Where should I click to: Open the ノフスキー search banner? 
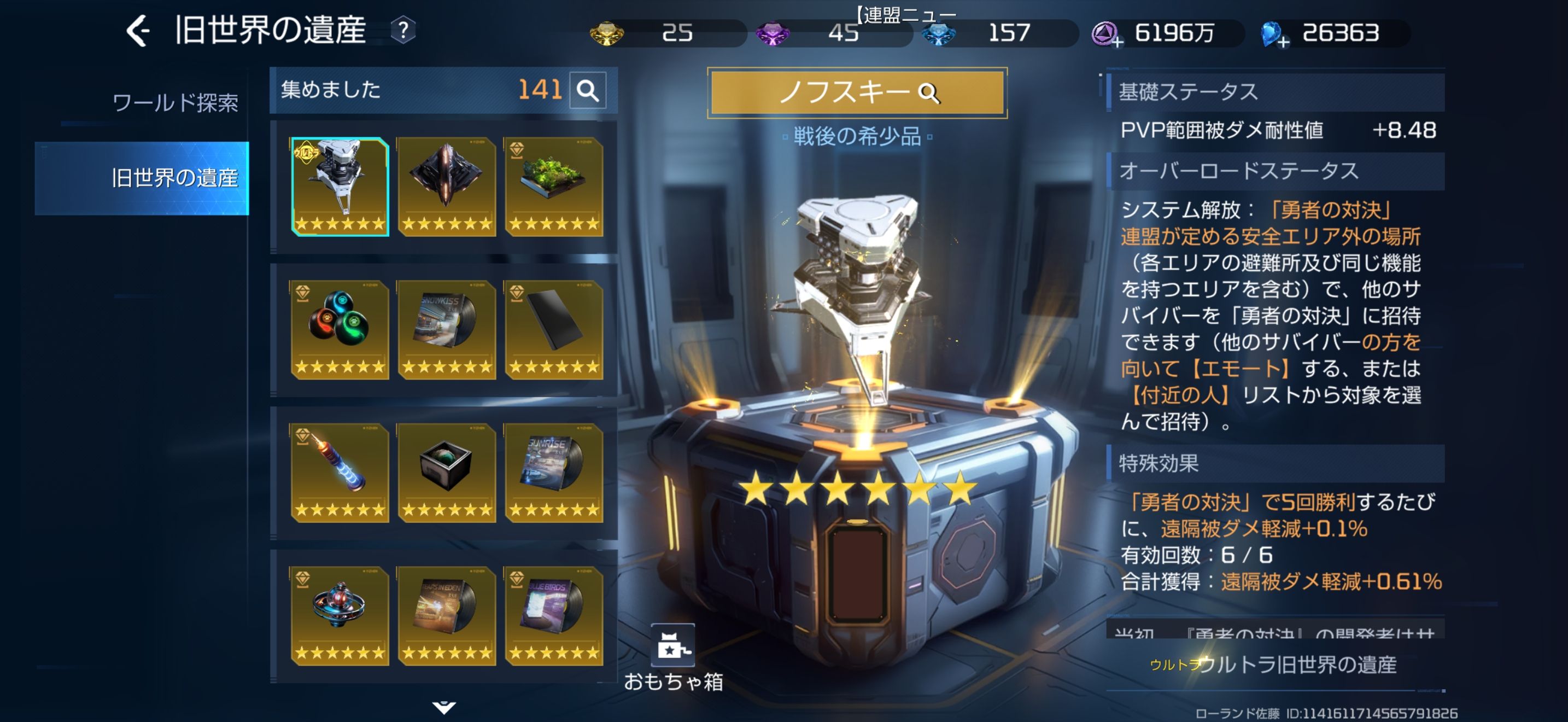point(857,92)
